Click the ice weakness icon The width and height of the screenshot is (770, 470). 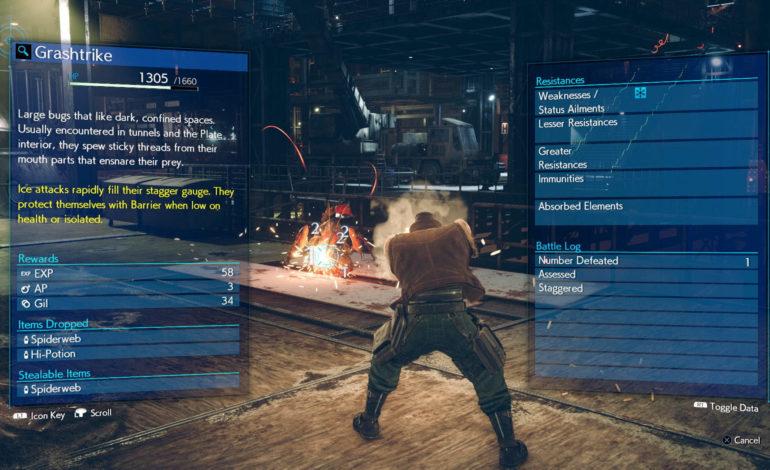click(x=640, y=94)
